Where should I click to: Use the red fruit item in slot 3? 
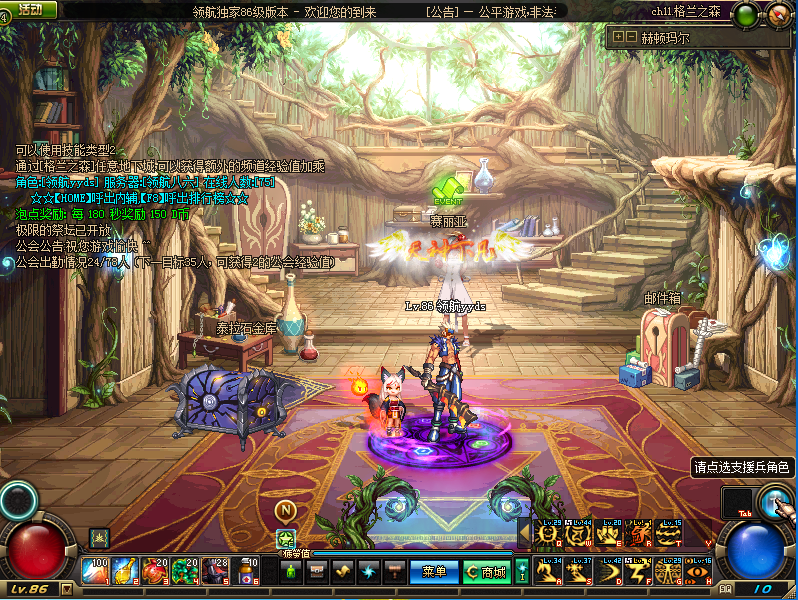pos(155,571)
